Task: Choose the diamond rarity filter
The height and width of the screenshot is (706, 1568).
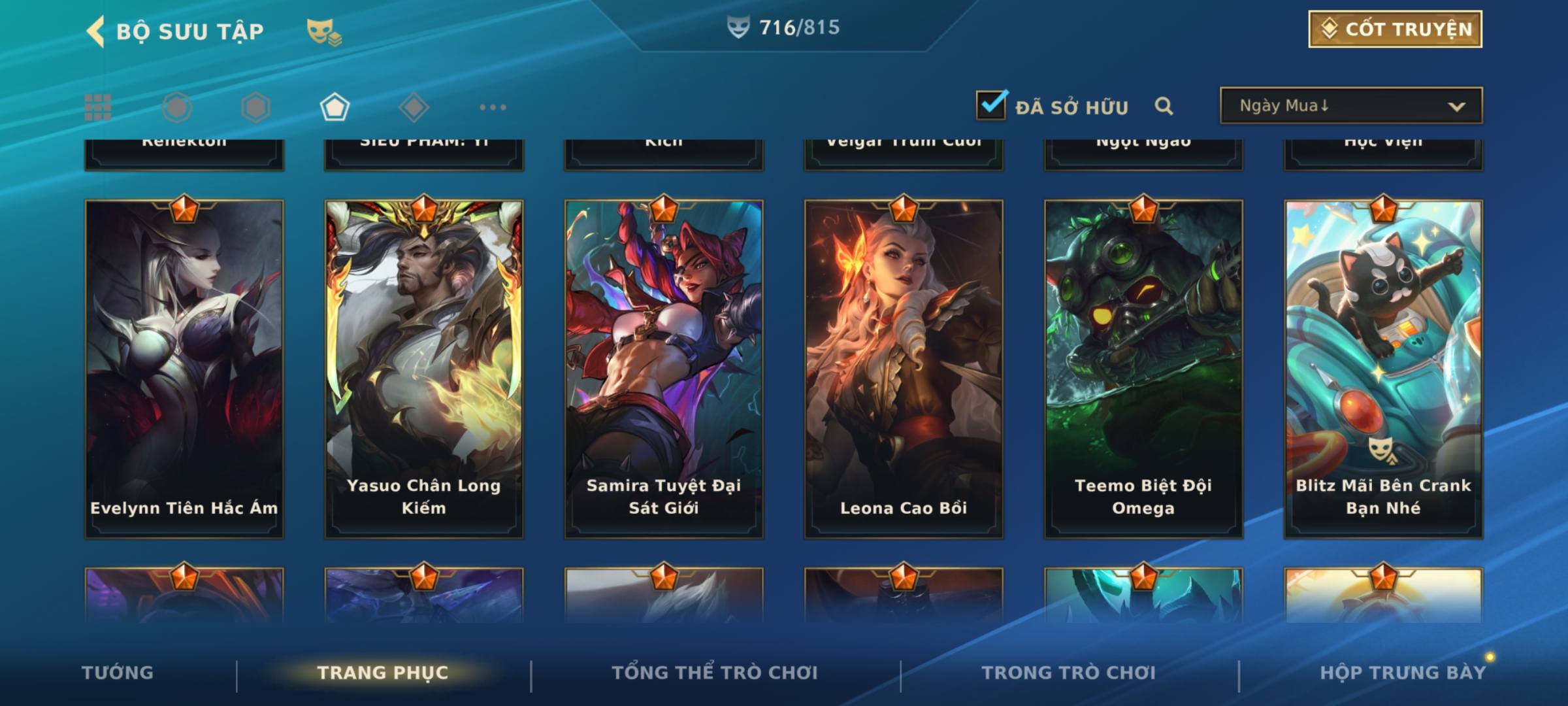Action: coord(414,107)
